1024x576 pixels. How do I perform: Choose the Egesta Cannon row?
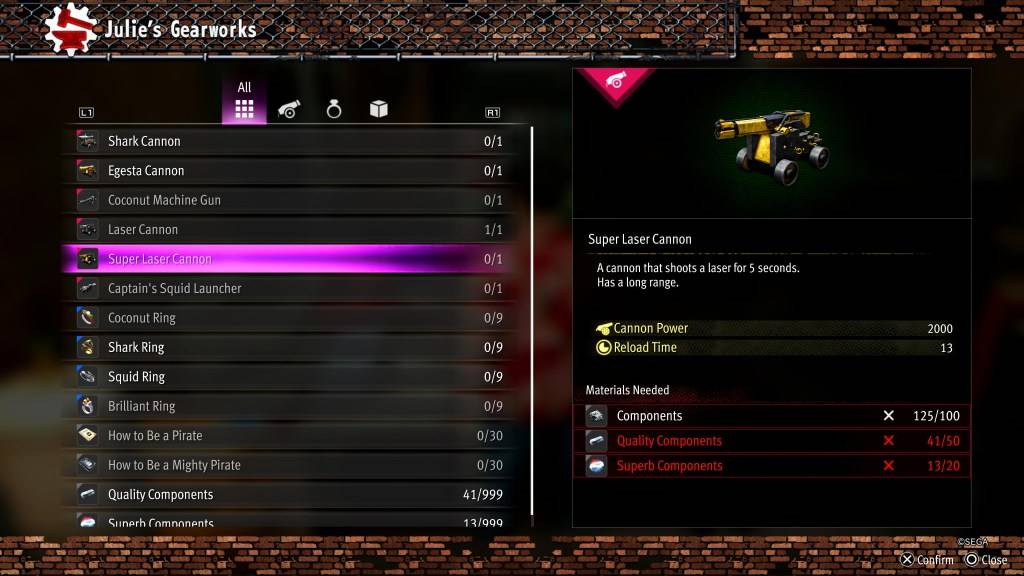coord(290,171)
